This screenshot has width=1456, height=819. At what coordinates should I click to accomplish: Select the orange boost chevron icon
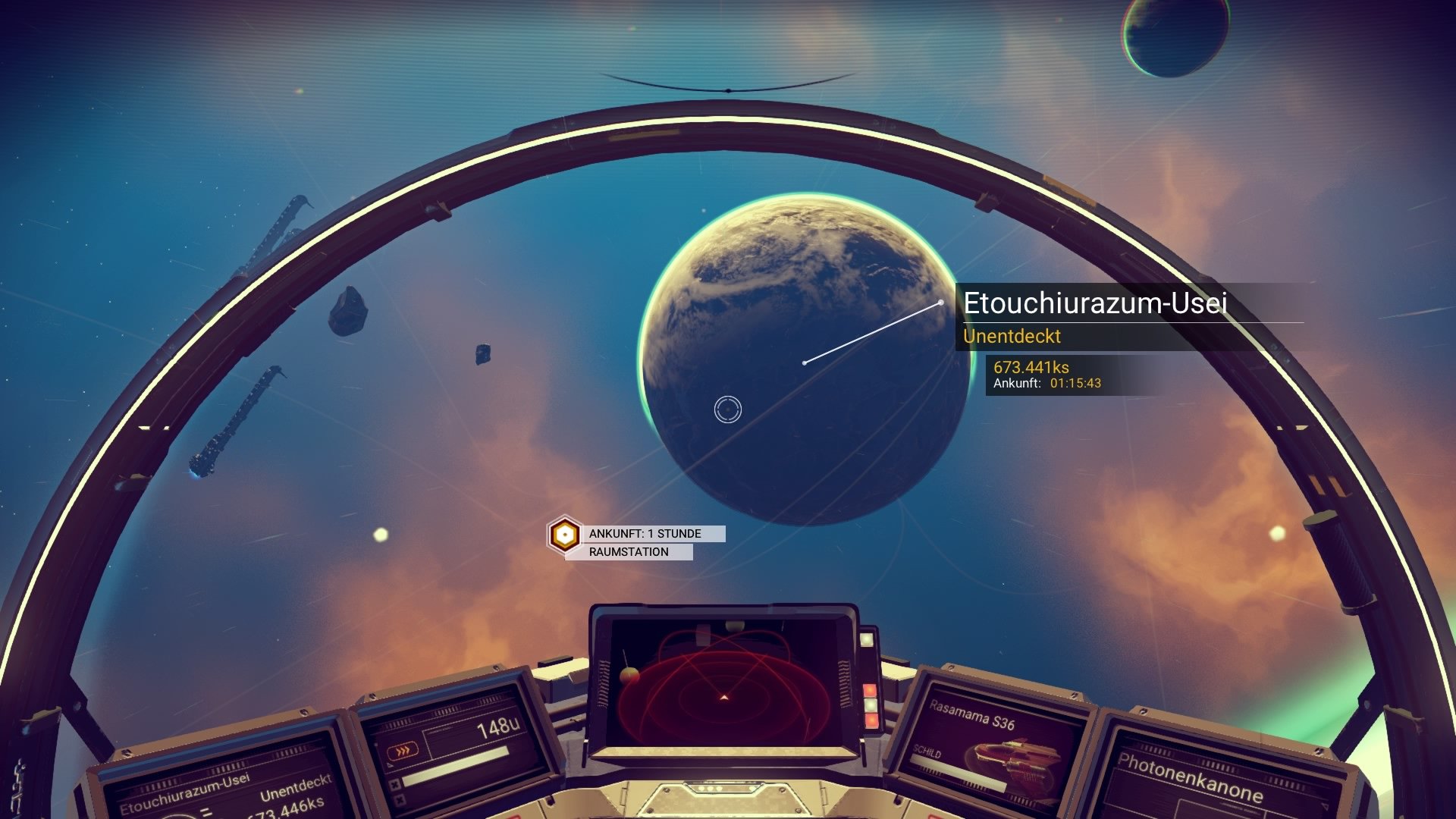(403, 749)
